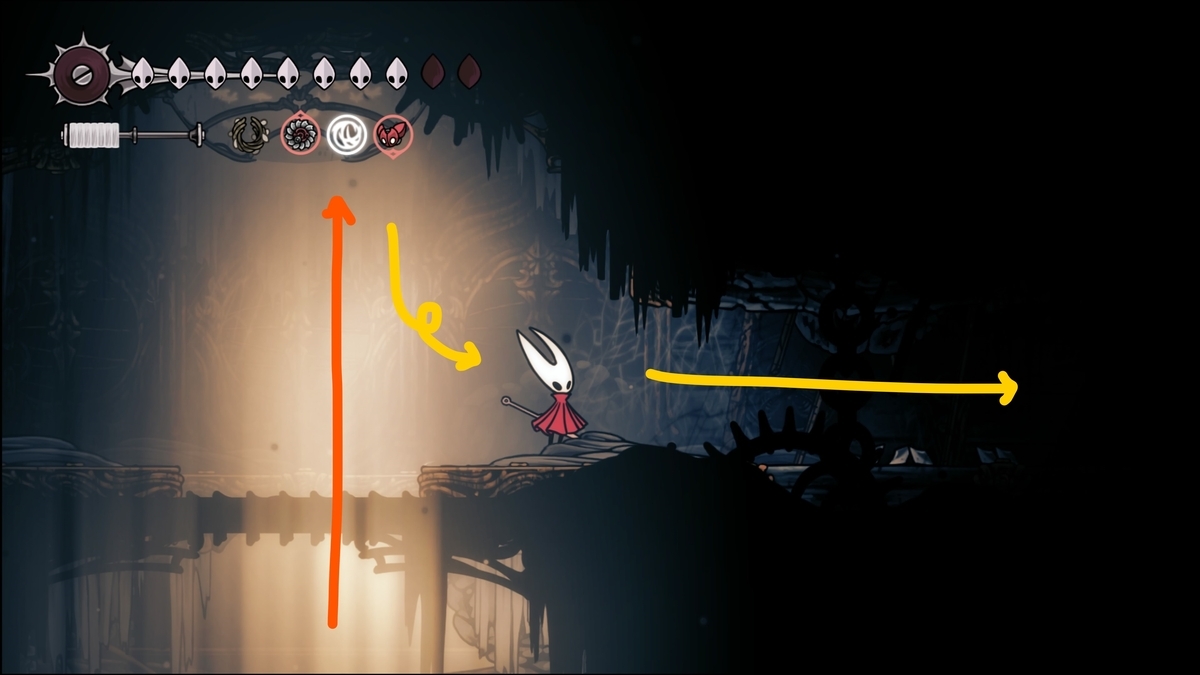The height and width of the screenshot is (675, 1200).
Task: Select the thorny wreath tool icon
Action: point(249,134)
